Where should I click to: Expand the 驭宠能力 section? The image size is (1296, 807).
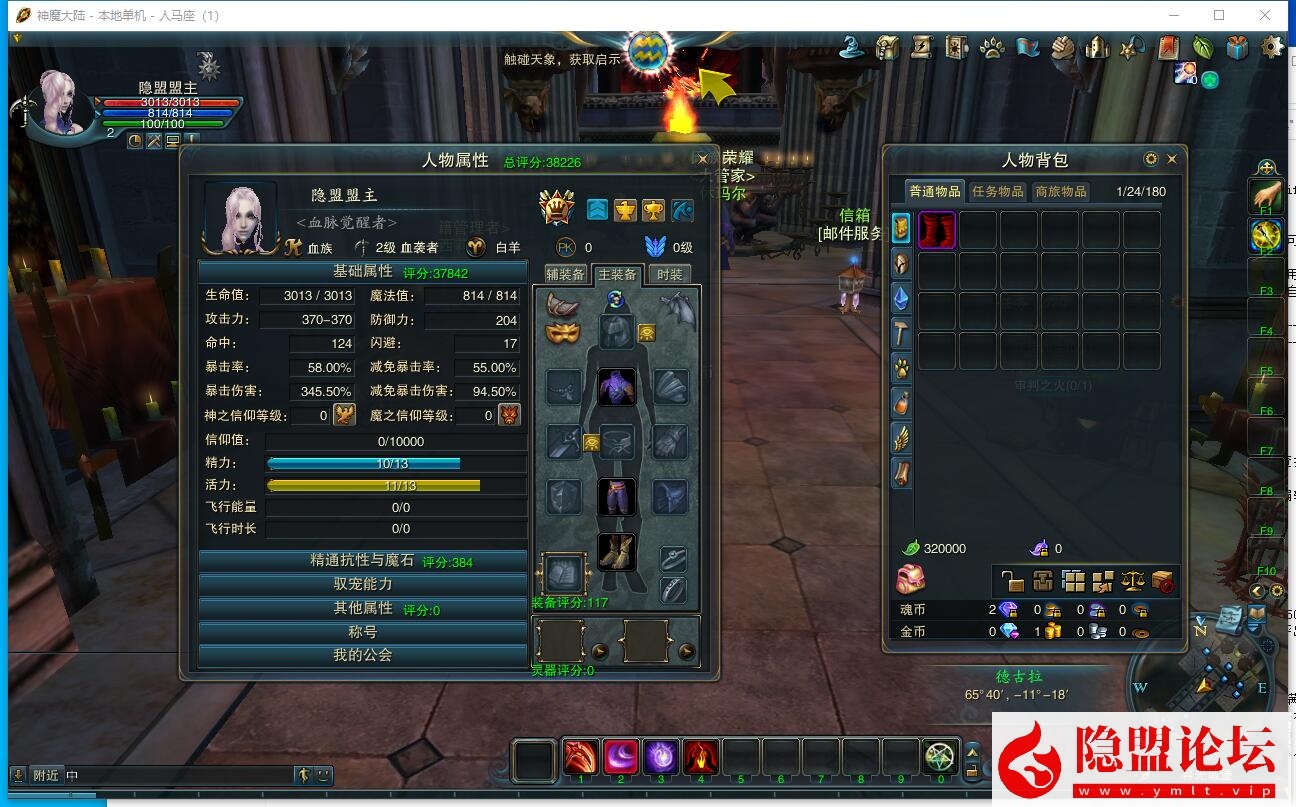(362, 584)
